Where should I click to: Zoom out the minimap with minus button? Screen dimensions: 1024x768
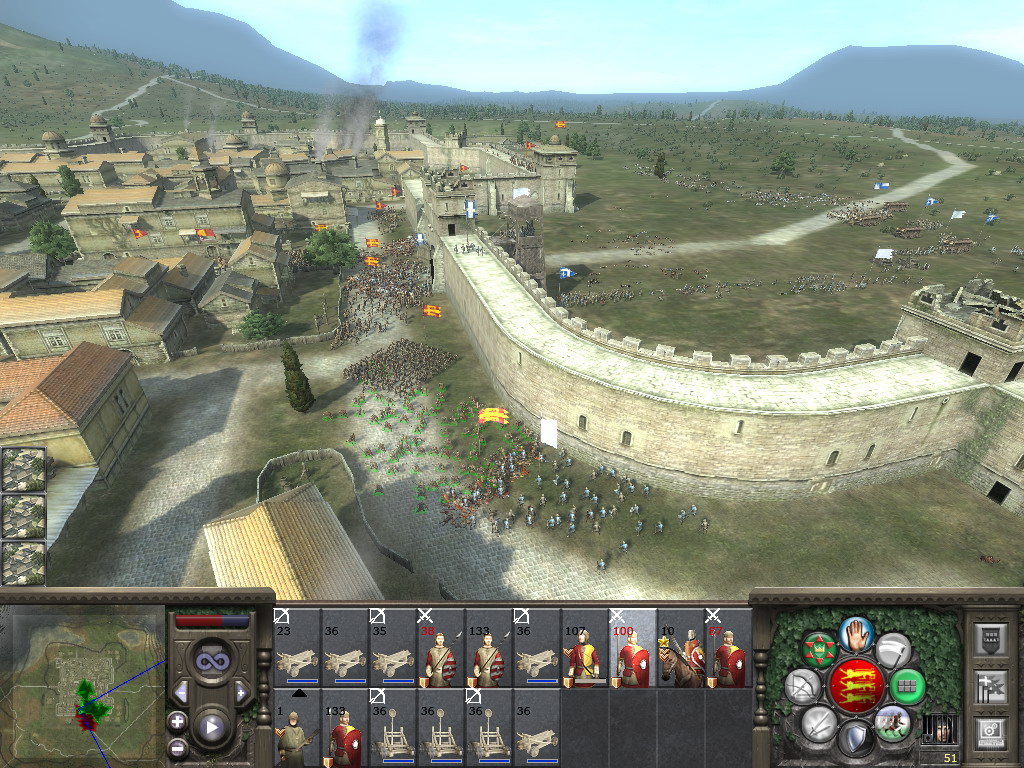click(x=177, y=747)
